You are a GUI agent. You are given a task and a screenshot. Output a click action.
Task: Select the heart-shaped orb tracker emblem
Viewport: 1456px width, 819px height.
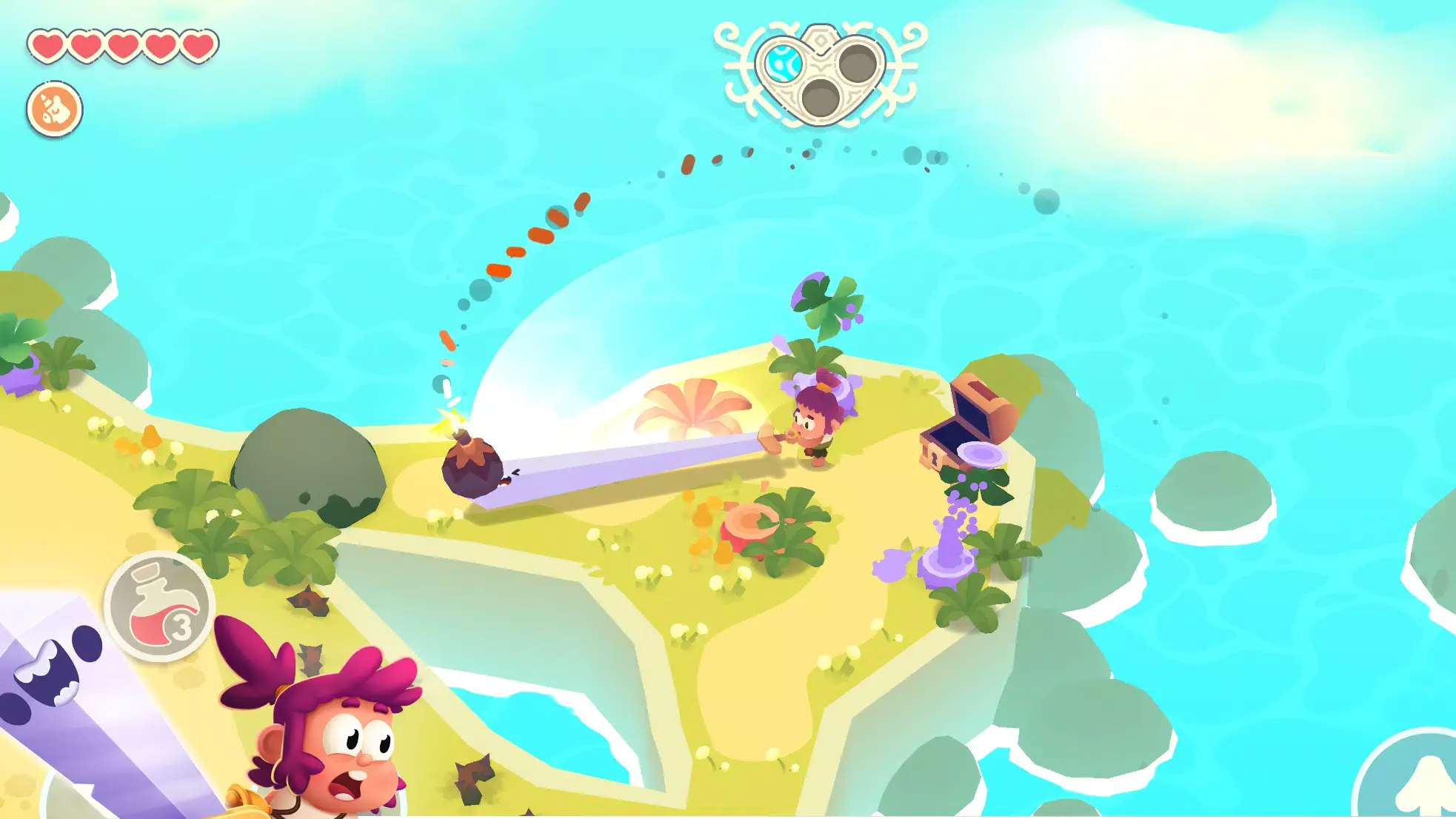point(820,75)
